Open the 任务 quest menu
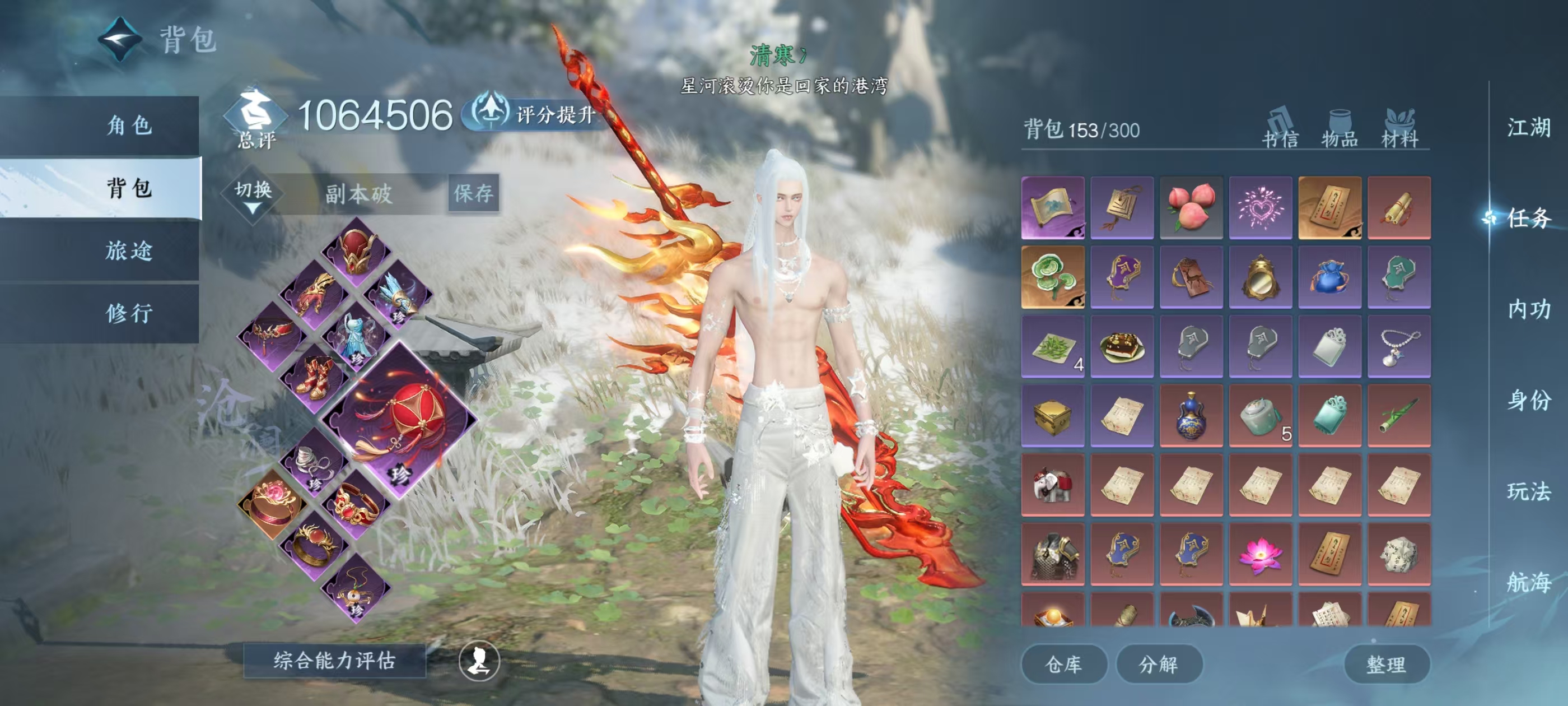This screenshot has height=706, width=1568. coord(1528,218)
